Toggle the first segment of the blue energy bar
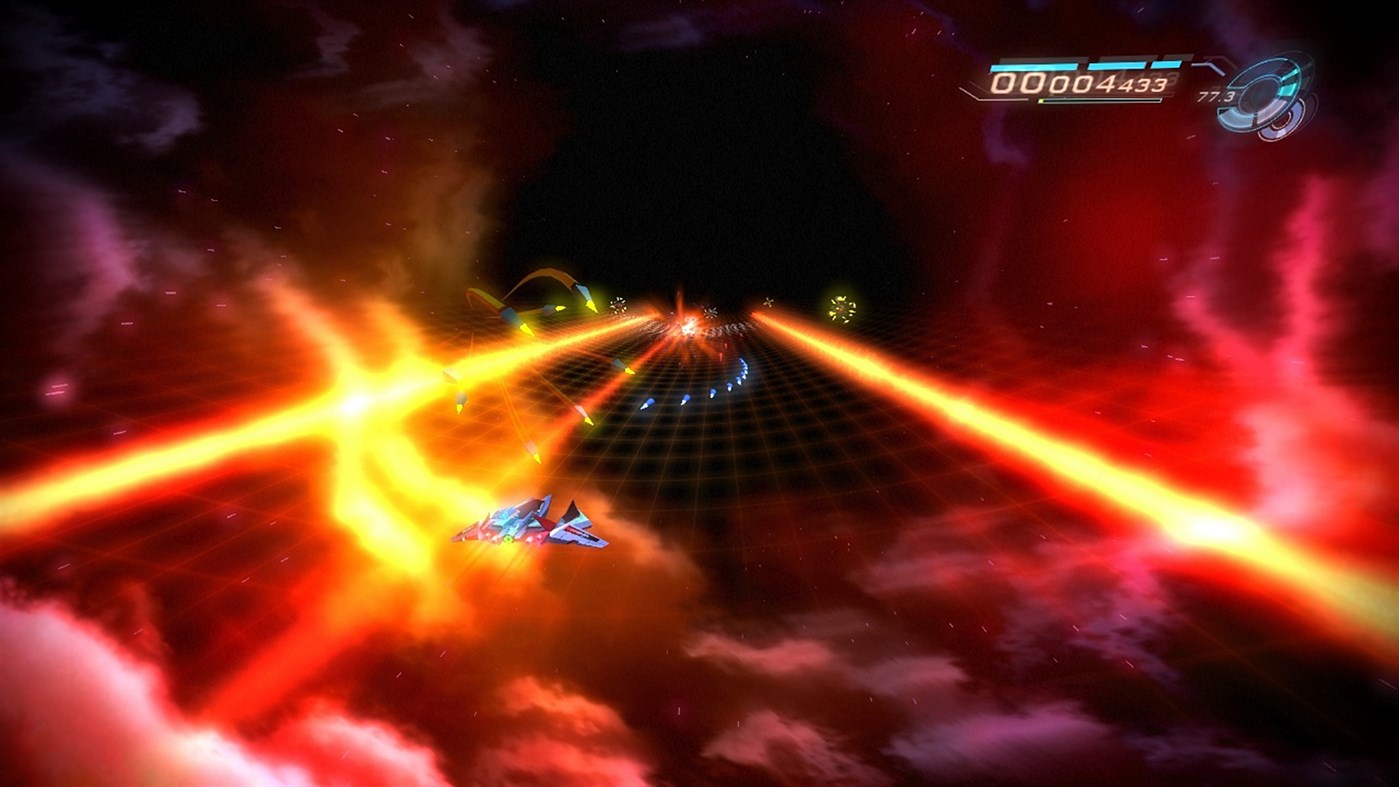Image resolution: width=1399 pixels, height=787 pixels. (x=1032, y=66)
